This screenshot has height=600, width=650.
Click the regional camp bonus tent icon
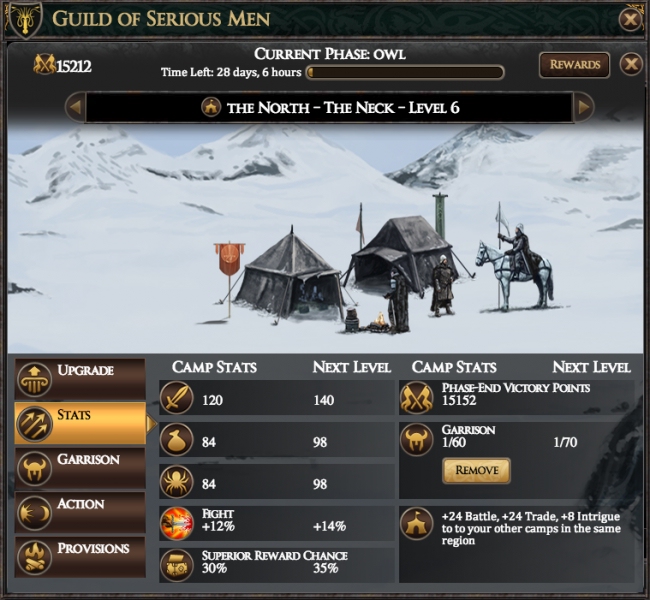(416, 523)
